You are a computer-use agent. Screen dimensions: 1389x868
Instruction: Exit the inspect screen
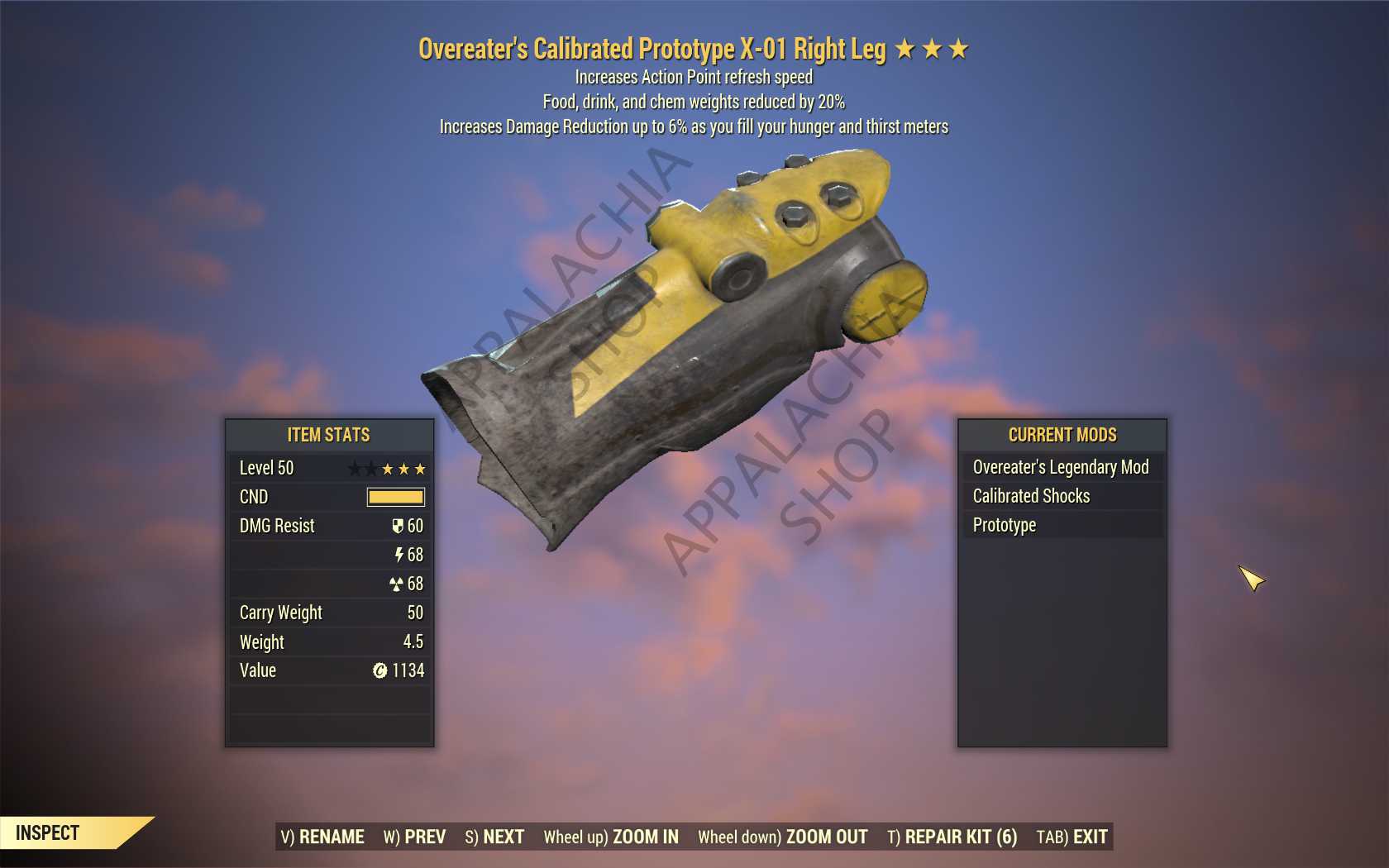1072,837
